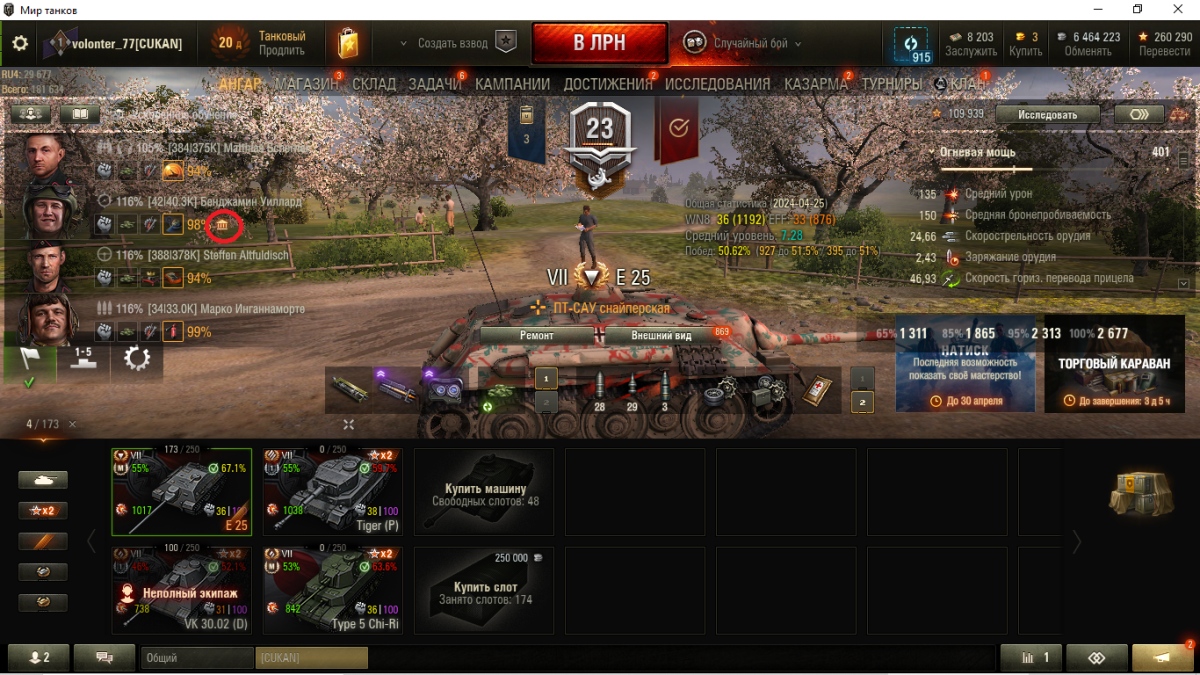This screenshot has width=1200, height=675.
Task: Click the Ремонт button
Action: [536, 336]
